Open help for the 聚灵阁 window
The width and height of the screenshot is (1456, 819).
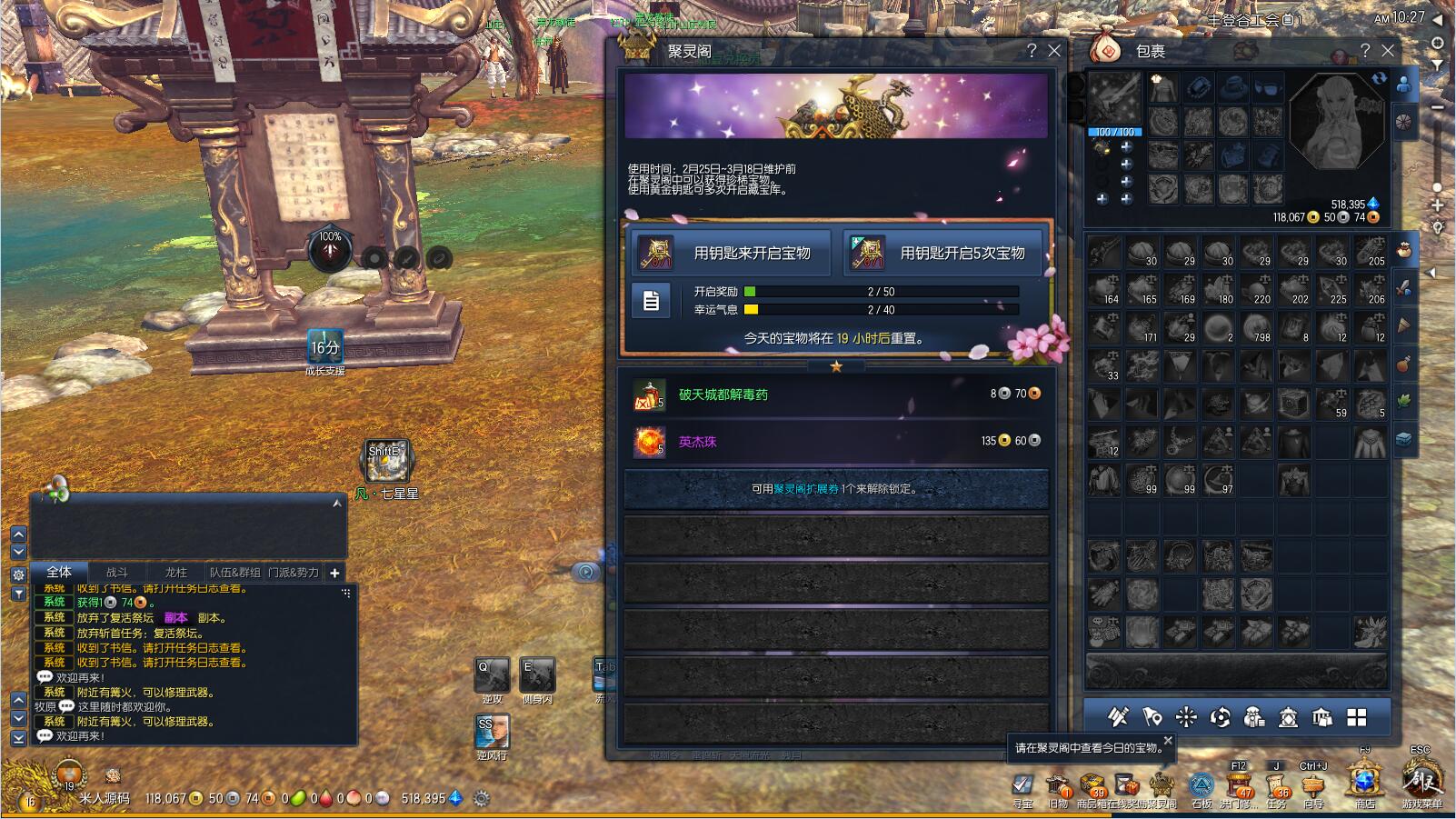[1032, 51]
